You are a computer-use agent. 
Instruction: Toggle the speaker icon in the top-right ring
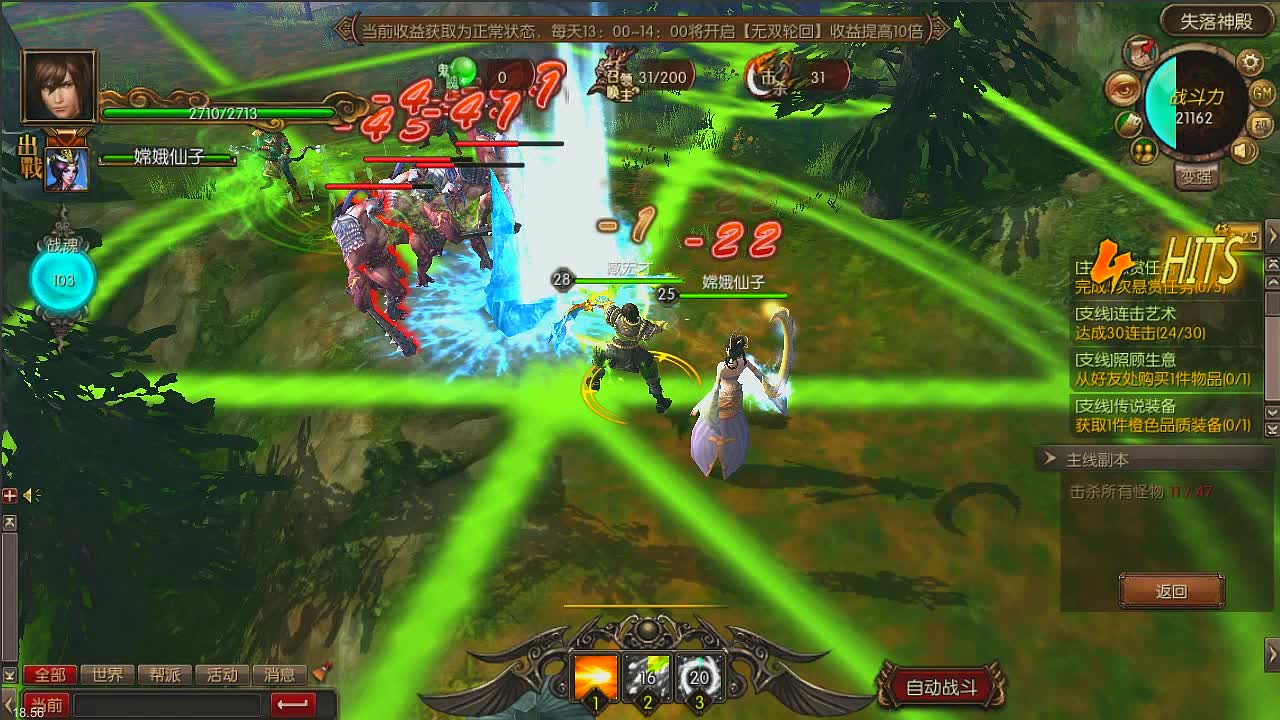pyautogui.click(x=1246, y=150)
